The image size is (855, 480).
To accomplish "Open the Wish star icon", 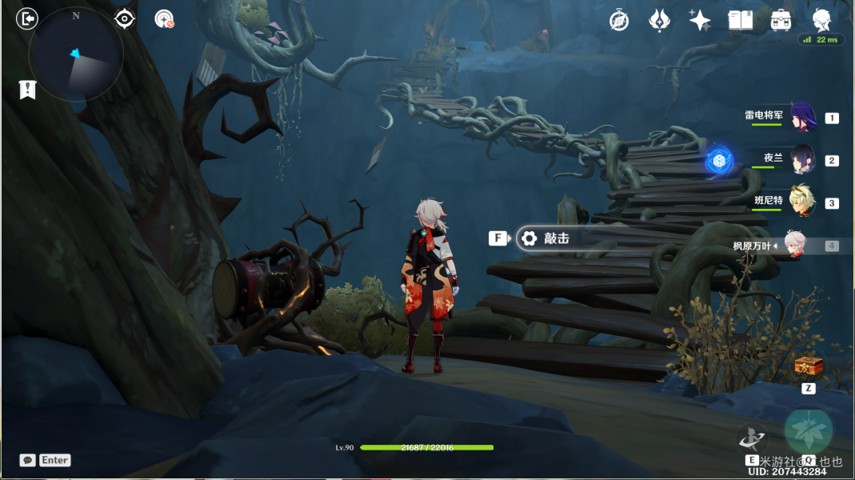I will click(659, 20).
